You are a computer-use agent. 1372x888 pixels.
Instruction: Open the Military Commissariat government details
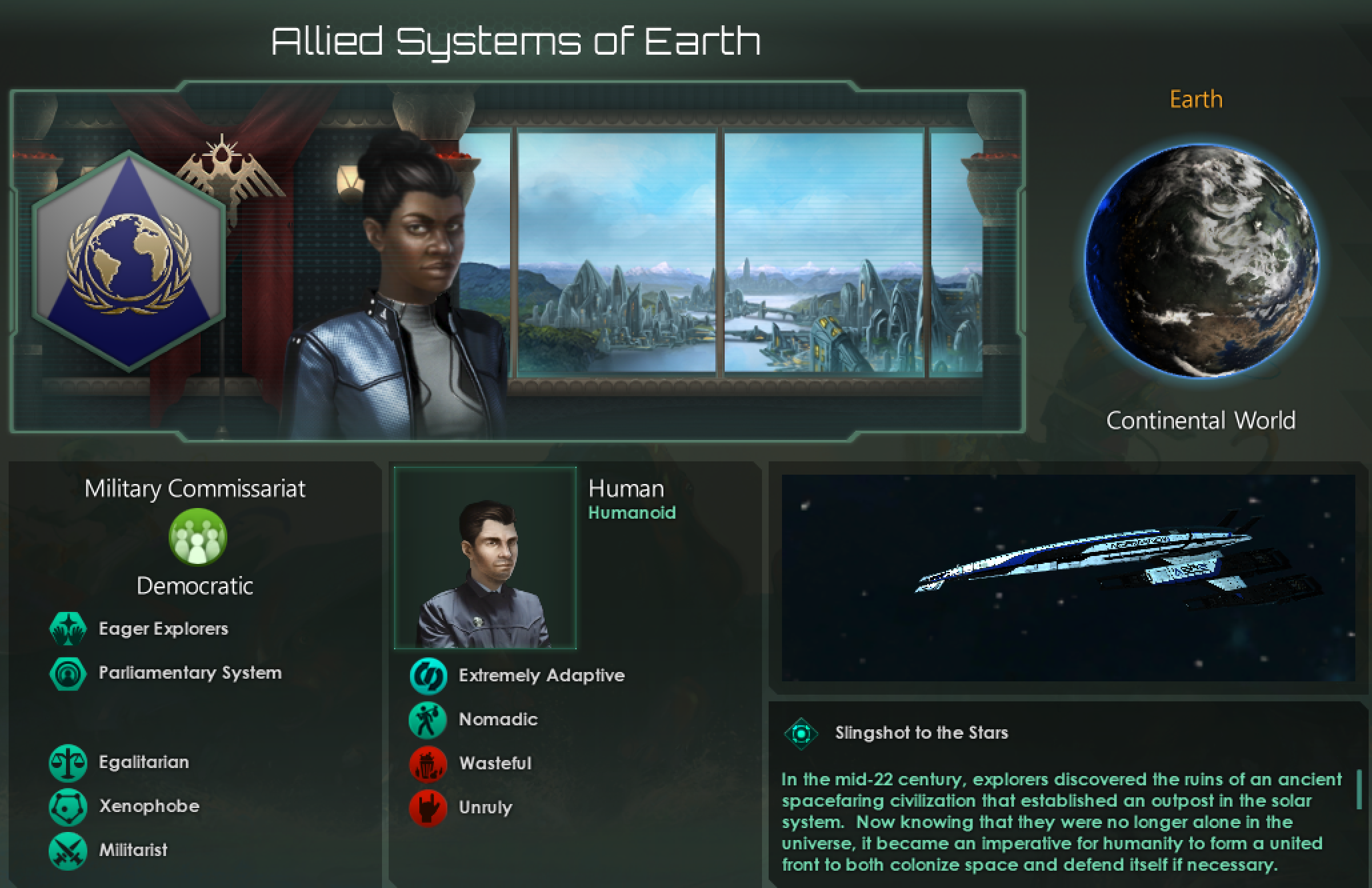click(x=195, y=488)
